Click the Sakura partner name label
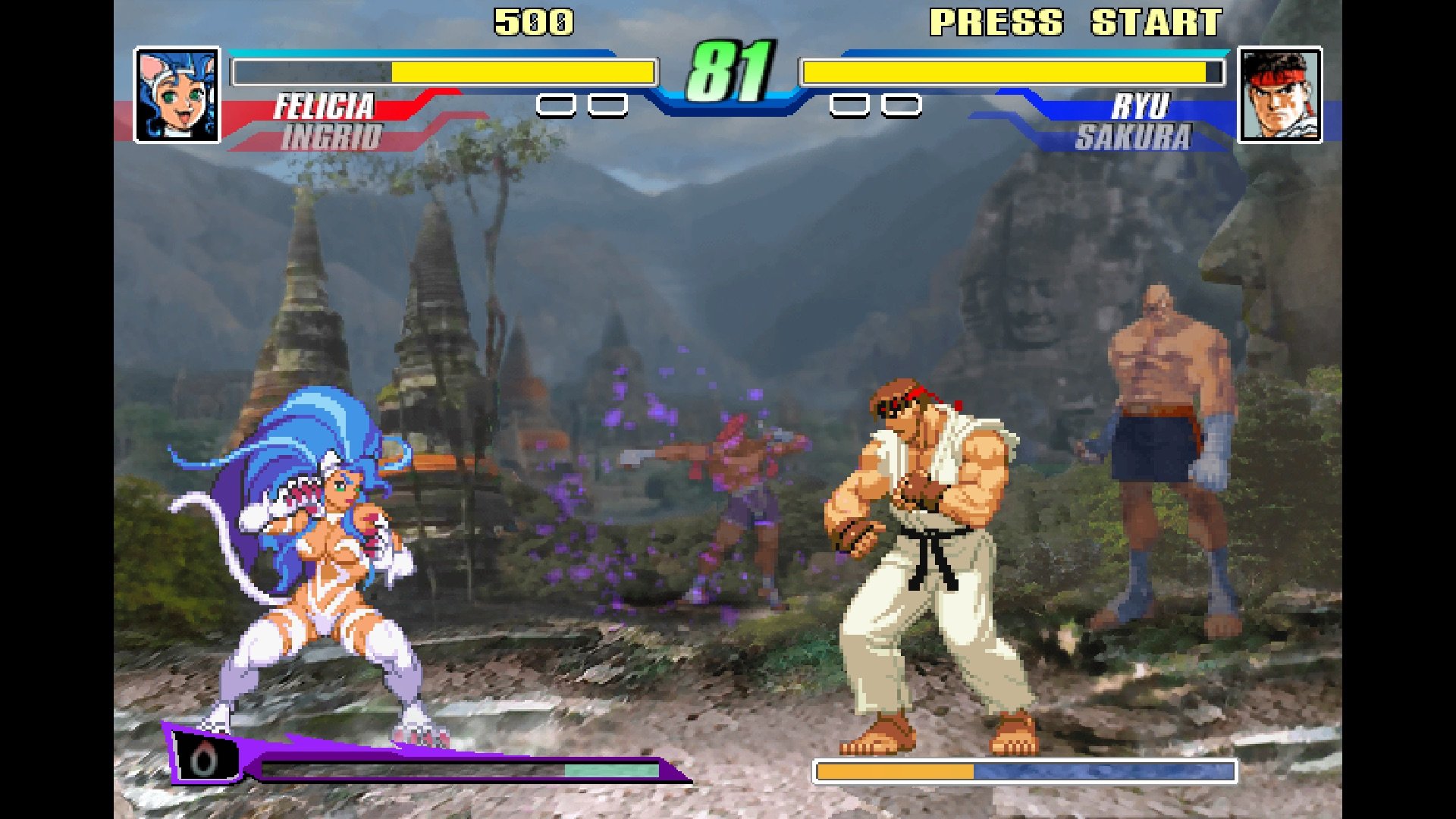 tap(1133, 138)
